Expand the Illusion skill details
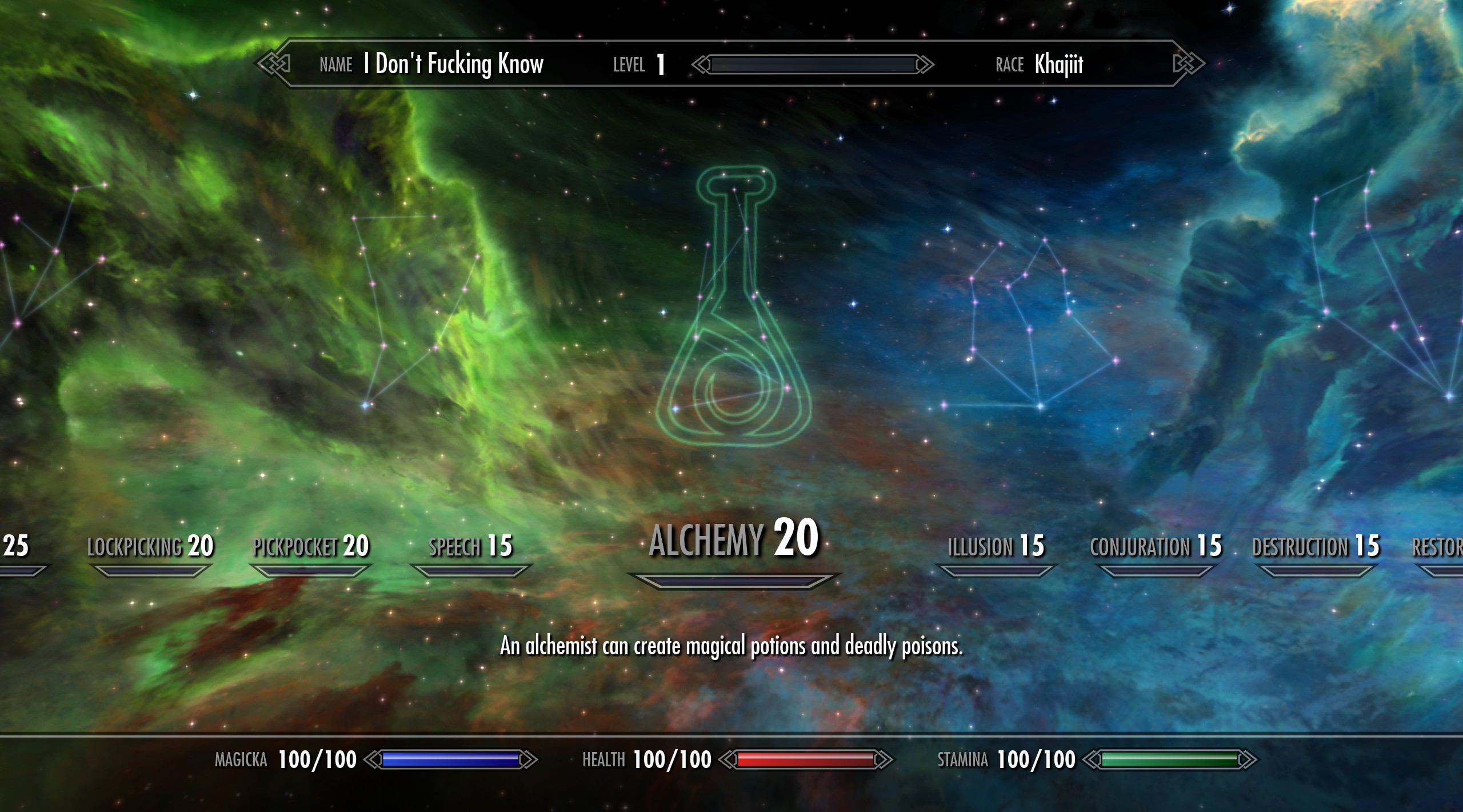1463x812 pixels. [997, 546]
